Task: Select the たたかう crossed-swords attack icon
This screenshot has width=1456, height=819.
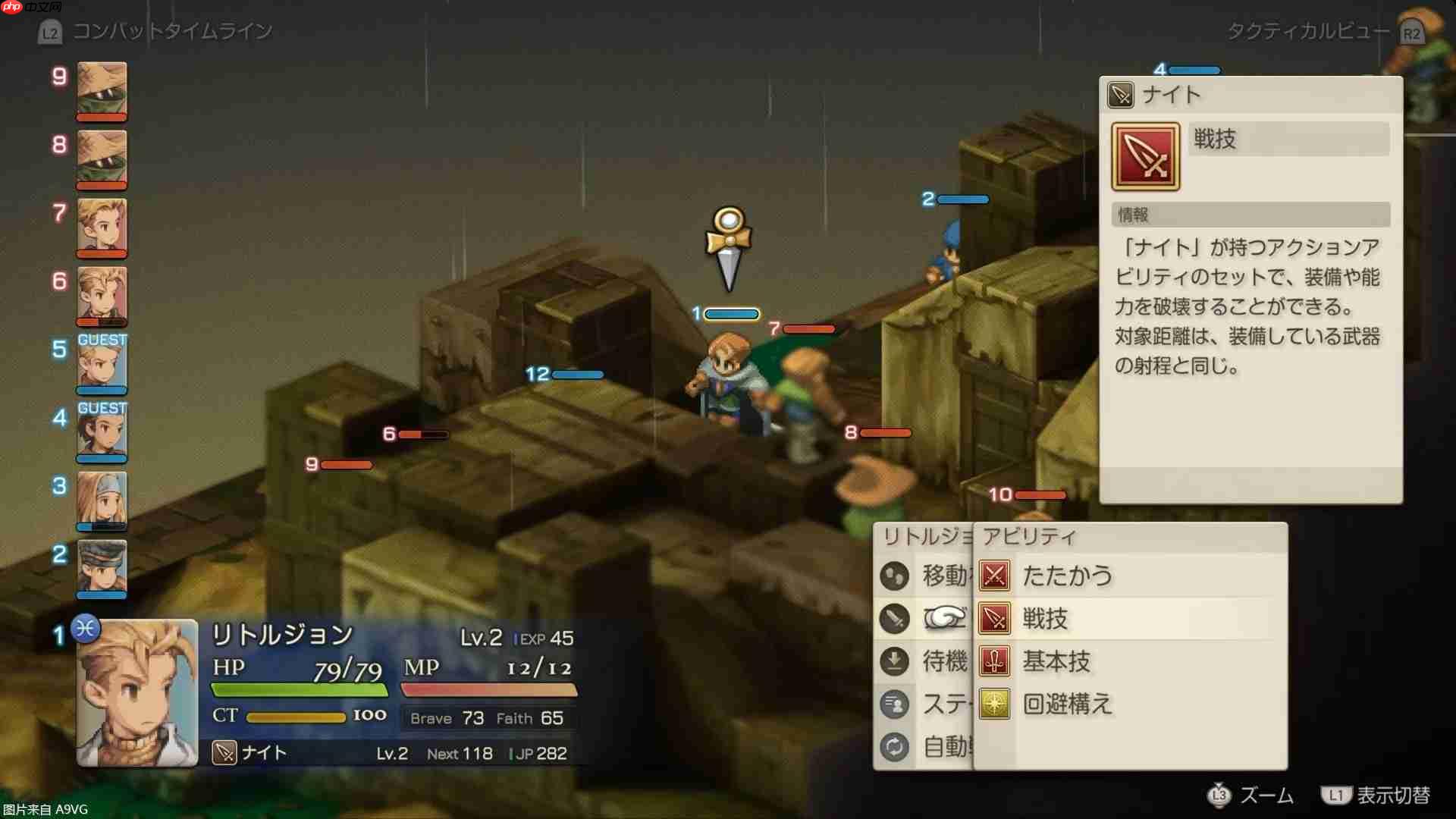Action: click(x=993, y=576)
